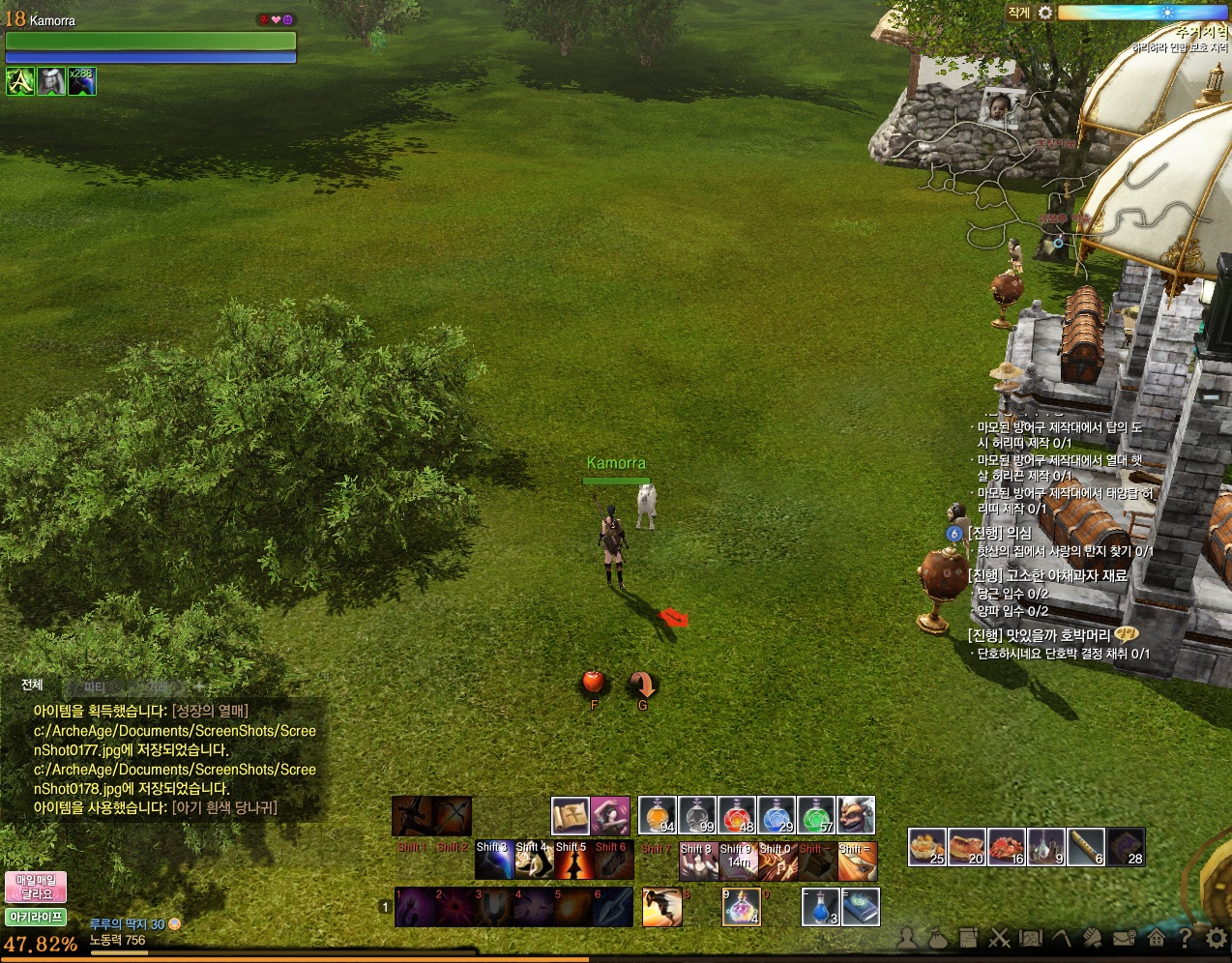Open the character info silhouette icon
The image size is (1232, 963).
tap(907, 937)
